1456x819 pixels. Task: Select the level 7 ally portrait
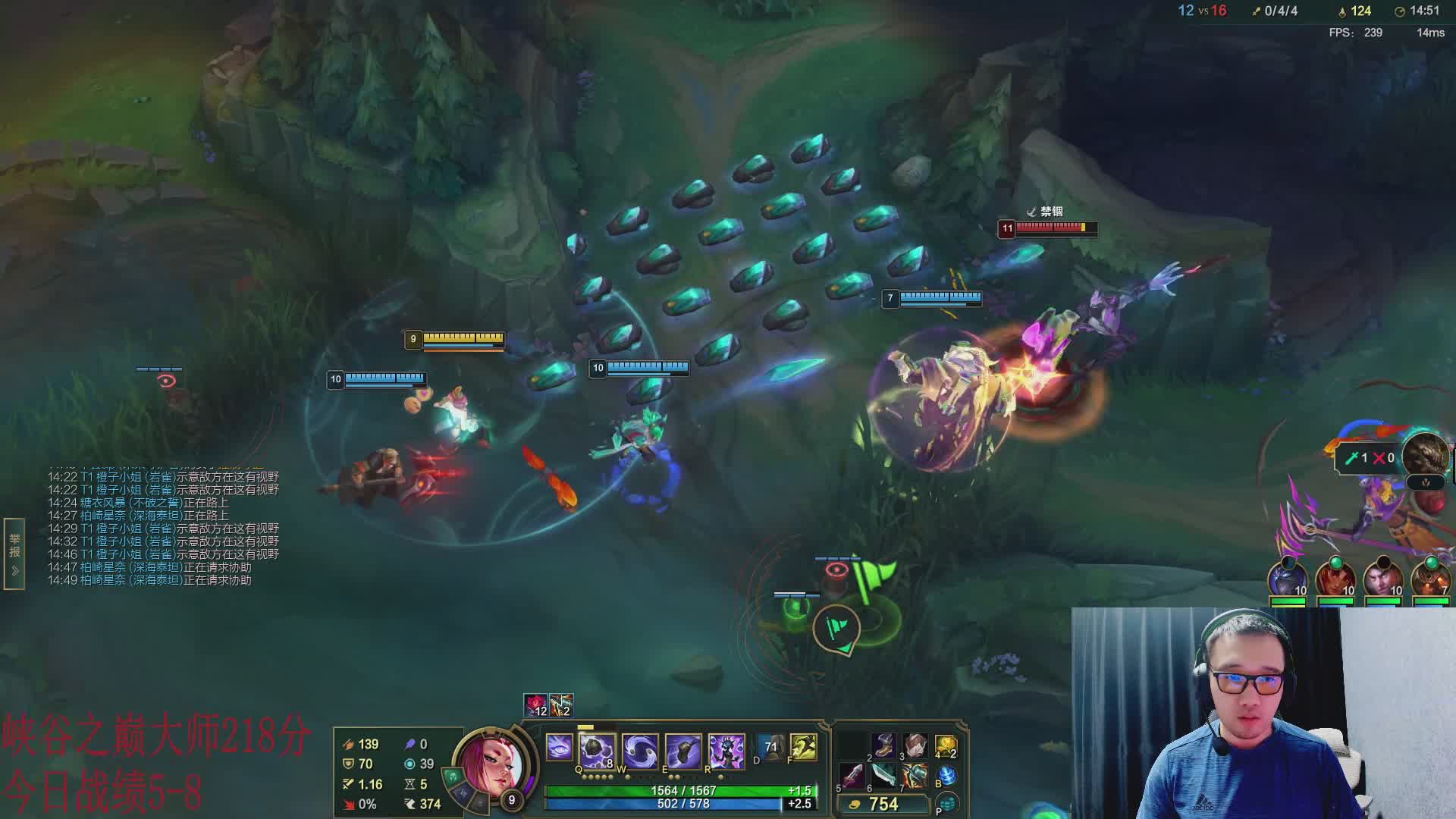tap(1431, 579)
